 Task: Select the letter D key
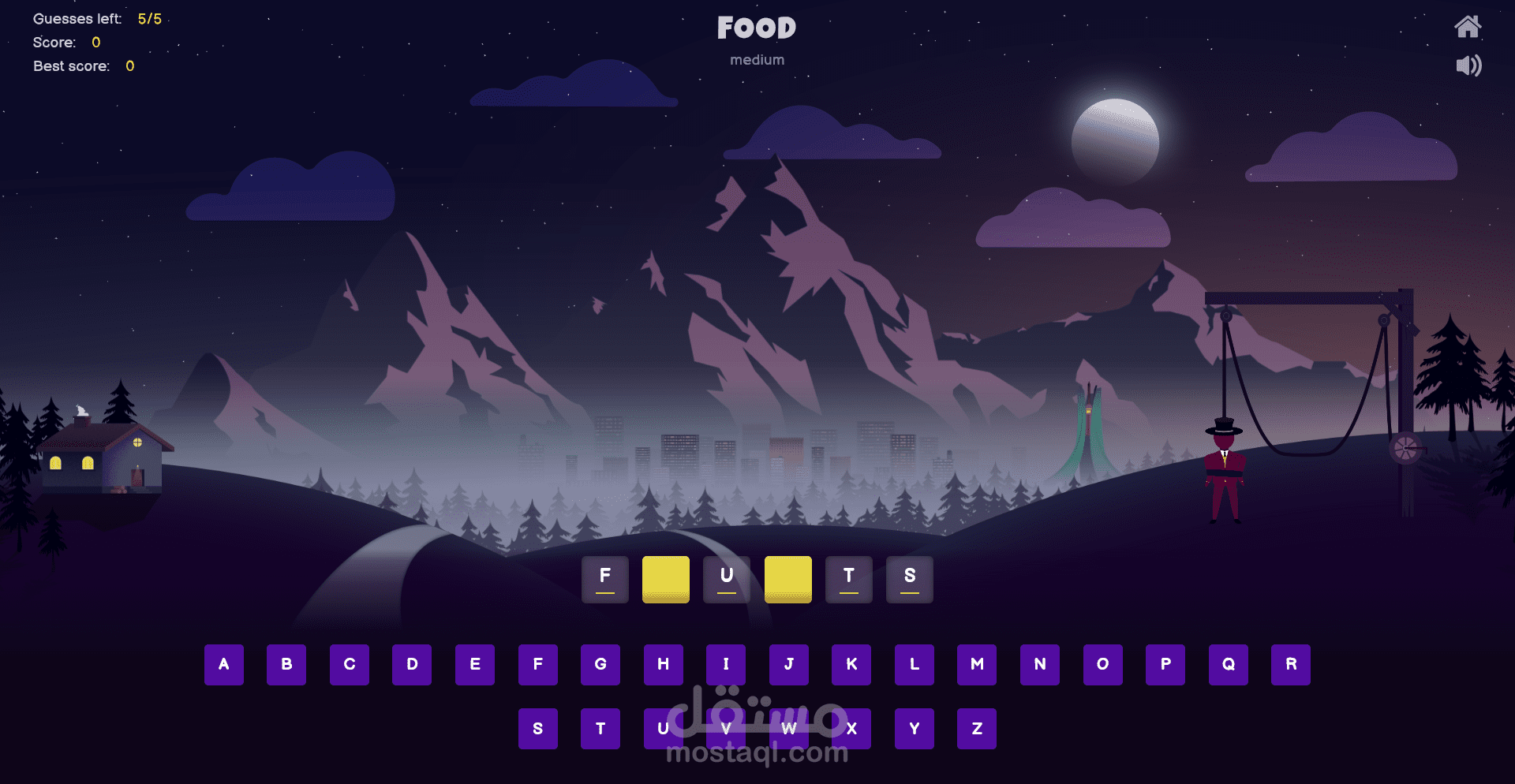[412, 664]
